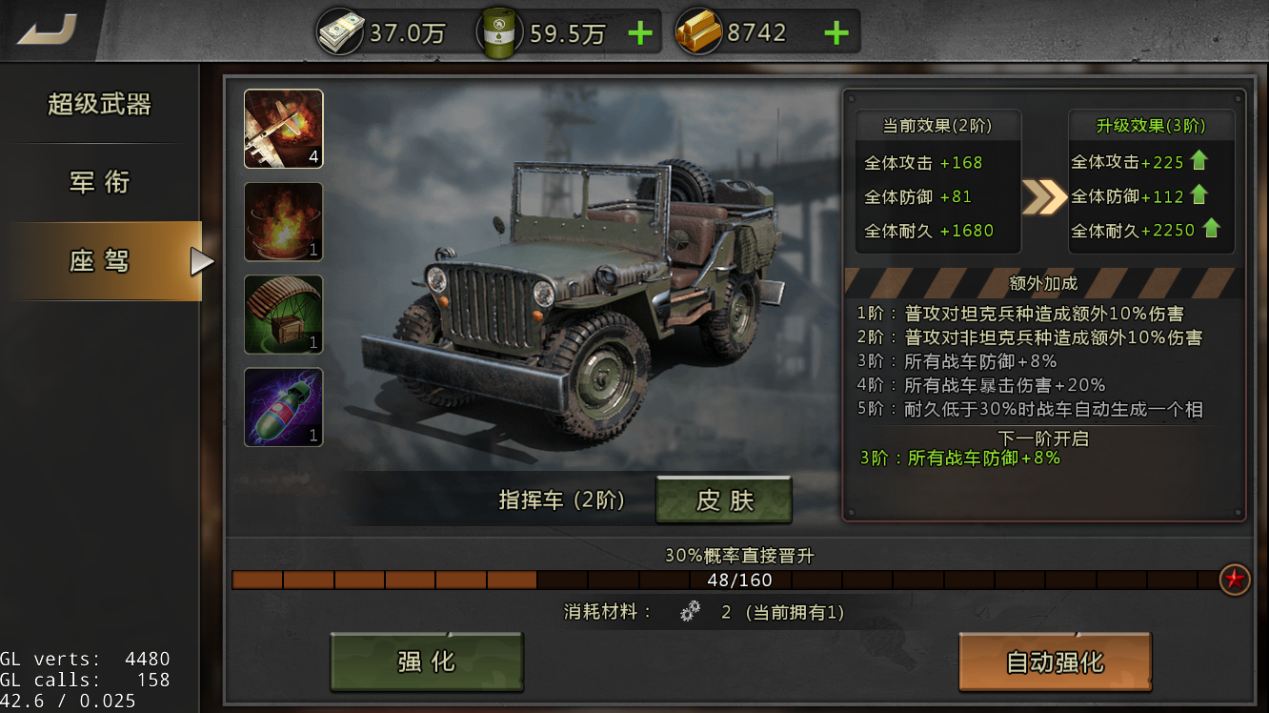Viewport: 1269px width, 713px height.
Task: Click the 强化 upgrade button
Action: pyautogui.click(x=427, y=661)
